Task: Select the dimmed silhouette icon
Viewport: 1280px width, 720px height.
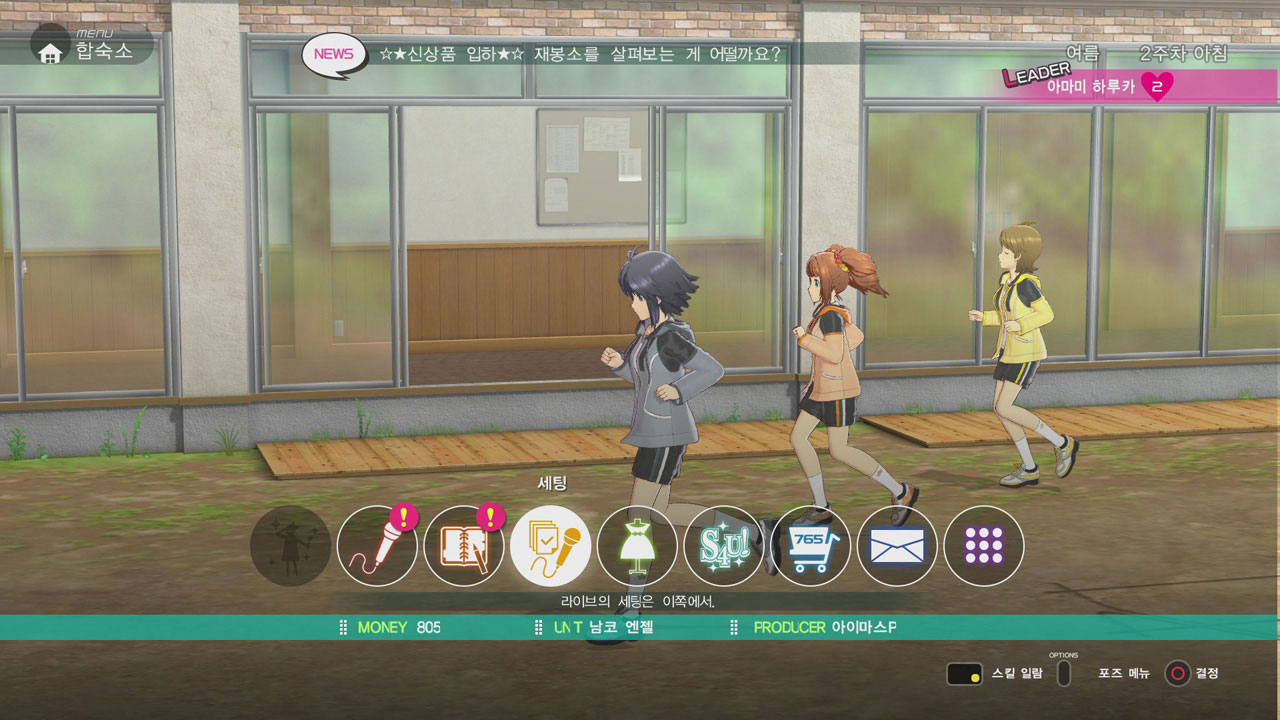Action: (x=290, y=546)
